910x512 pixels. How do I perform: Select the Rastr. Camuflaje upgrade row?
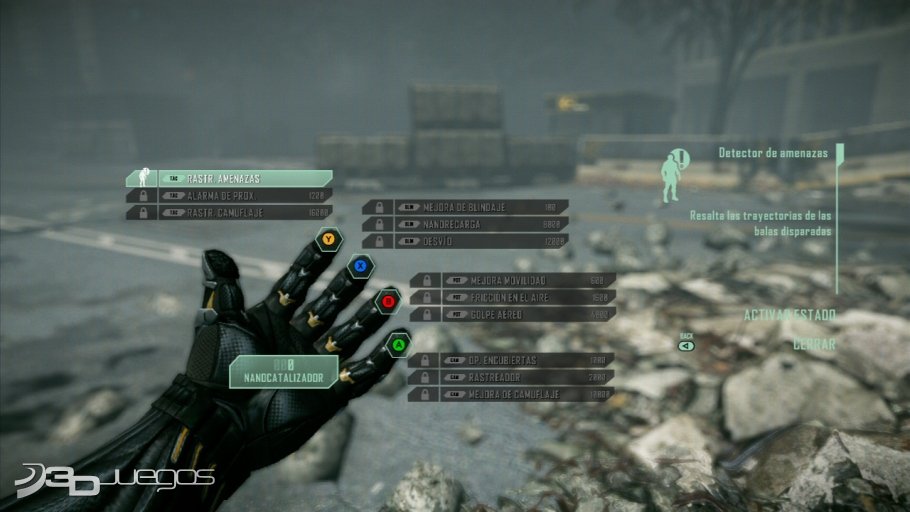point(230,213)
